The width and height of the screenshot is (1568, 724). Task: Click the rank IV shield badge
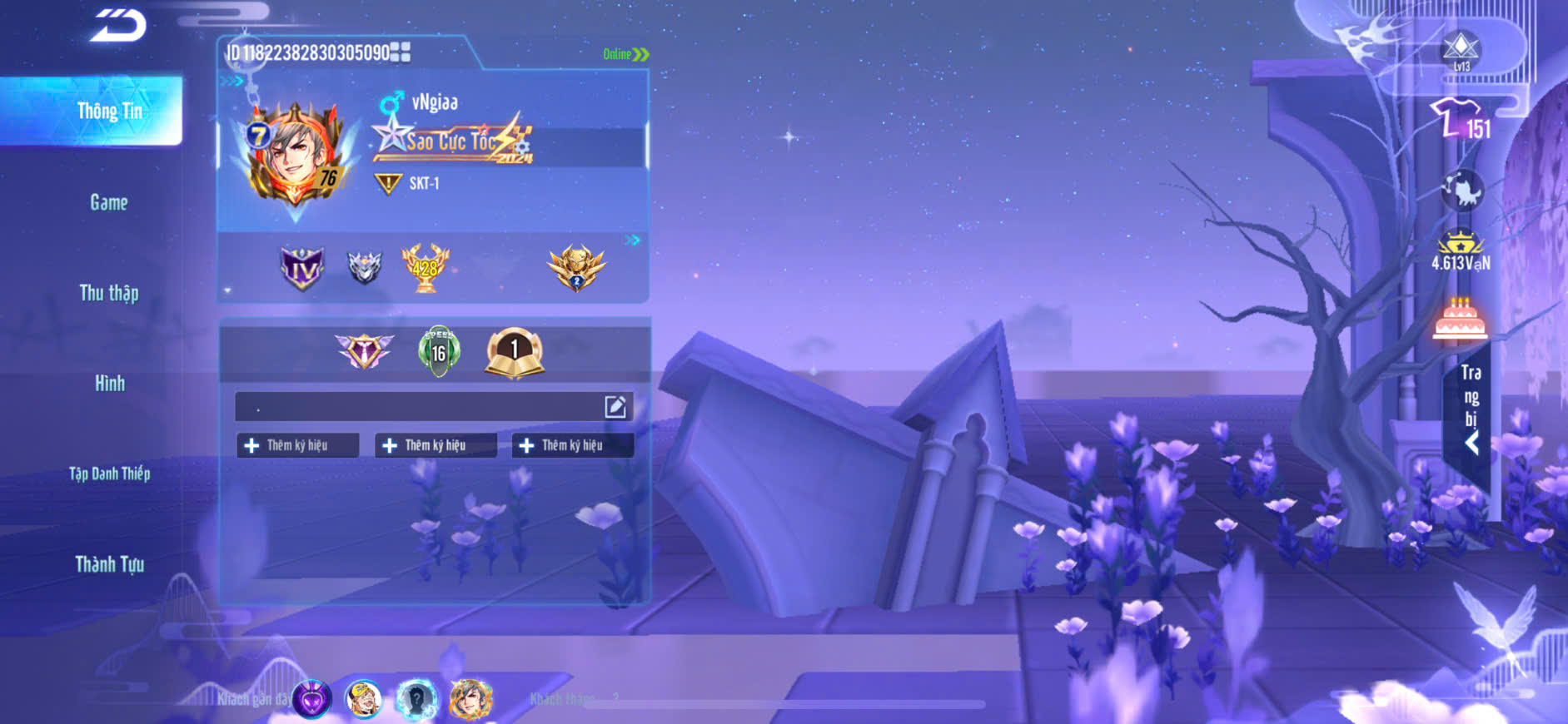coord(301,268)
